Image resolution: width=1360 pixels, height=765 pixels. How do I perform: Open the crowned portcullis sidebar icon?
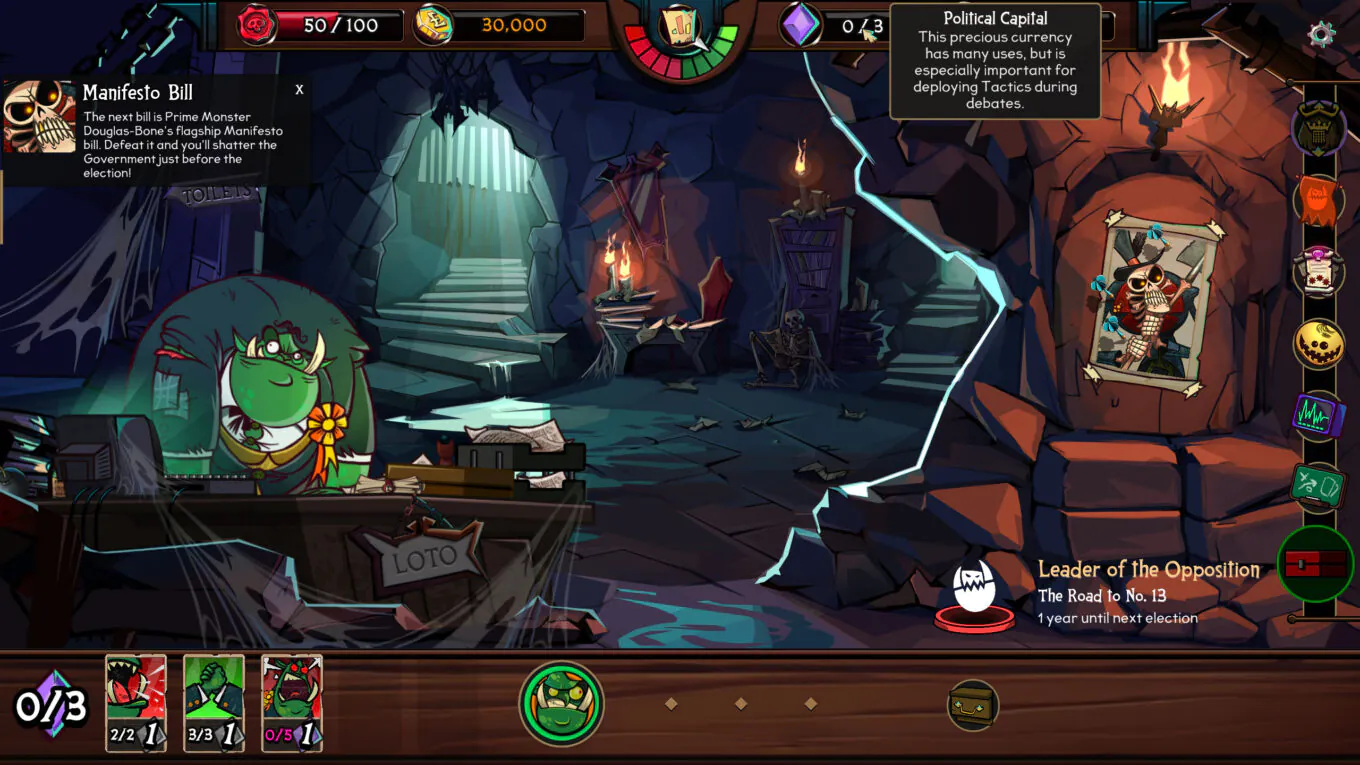pyautogui.click(x=1319, y=128)
